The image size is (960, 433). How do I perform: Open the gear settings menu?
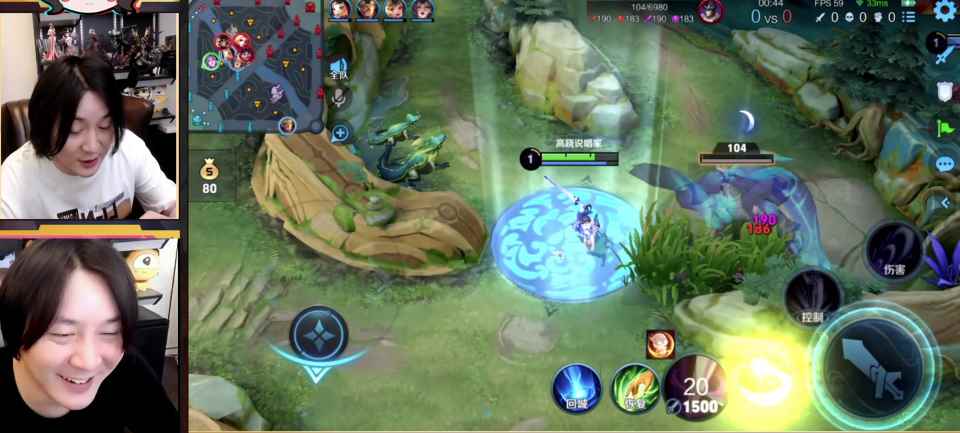tap(945, 12)
